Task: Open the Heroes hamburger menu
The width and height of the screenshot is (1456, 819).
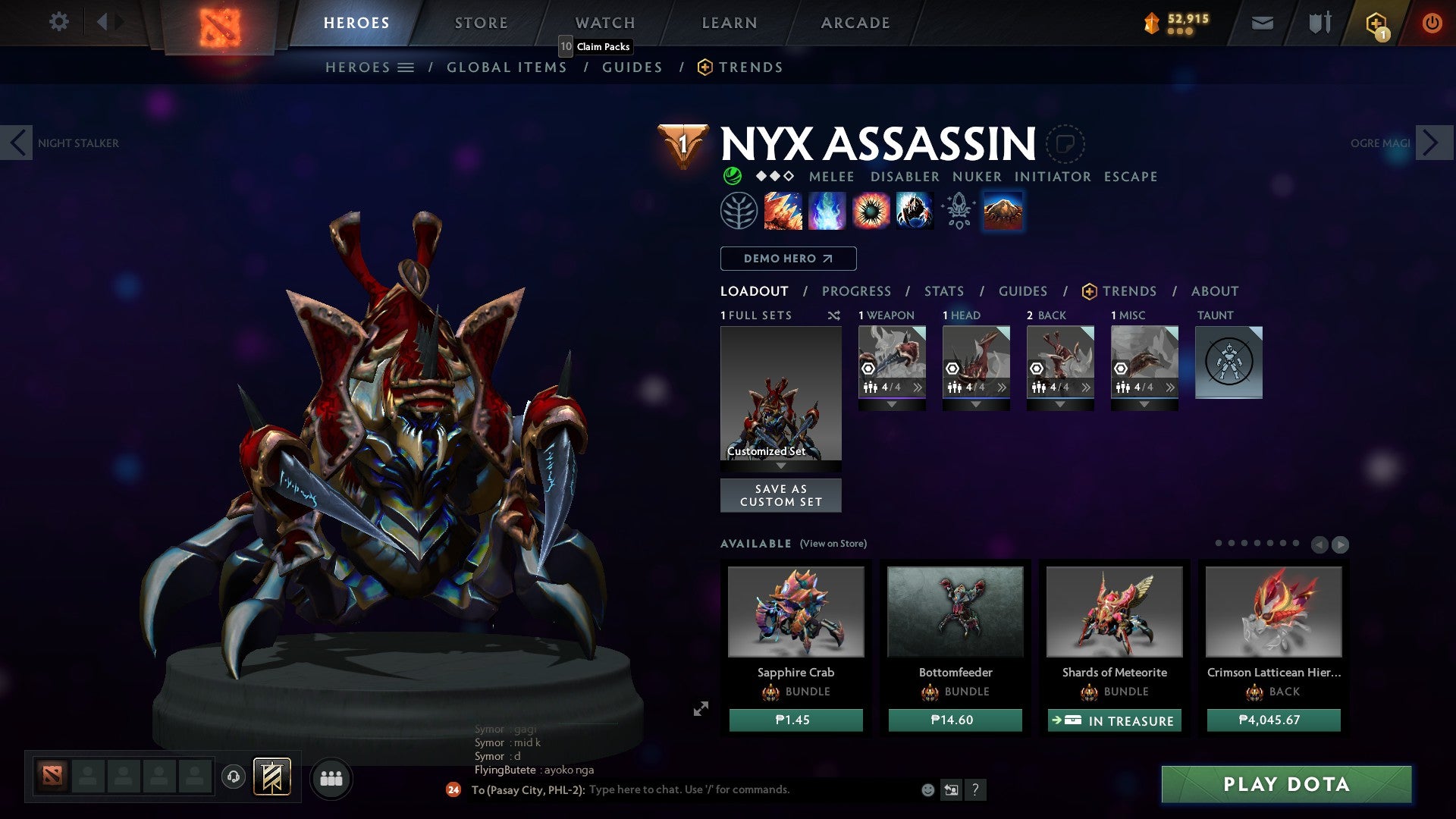Action: pos(406,67)
